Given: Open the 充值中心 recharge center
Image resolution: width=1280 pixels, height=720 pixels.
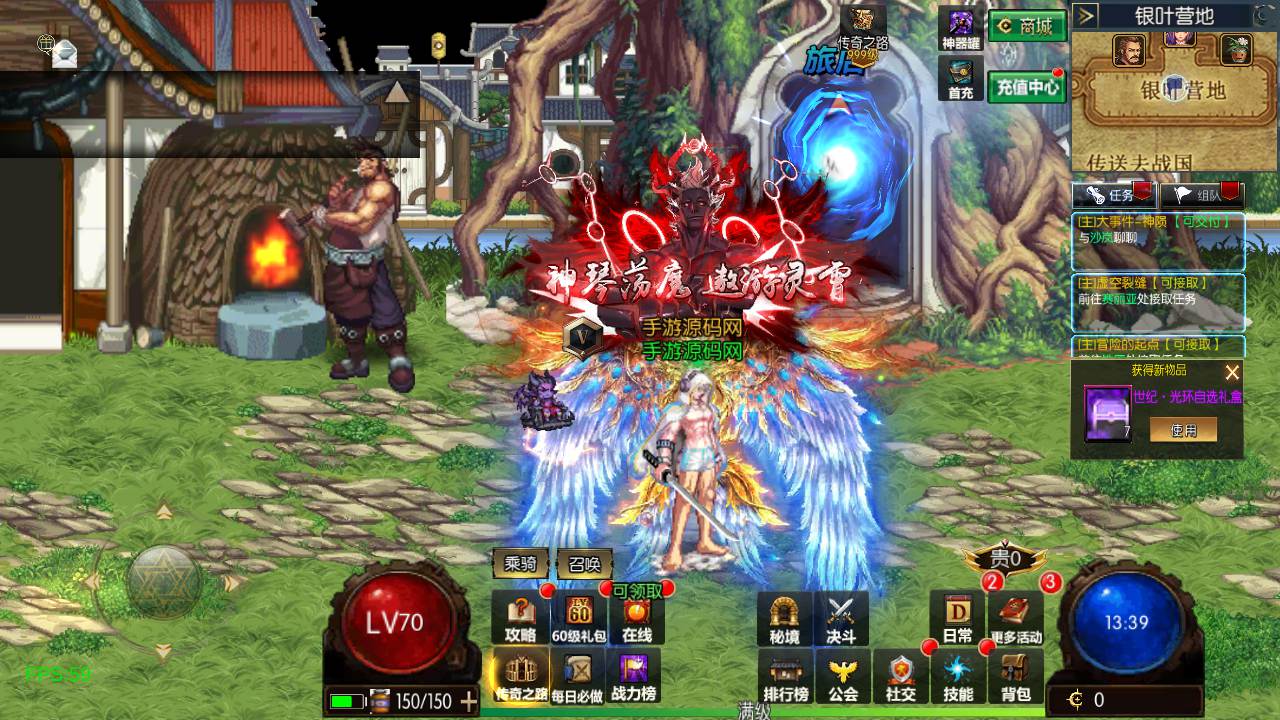Looking at the screenshot, I should 1027,87.
